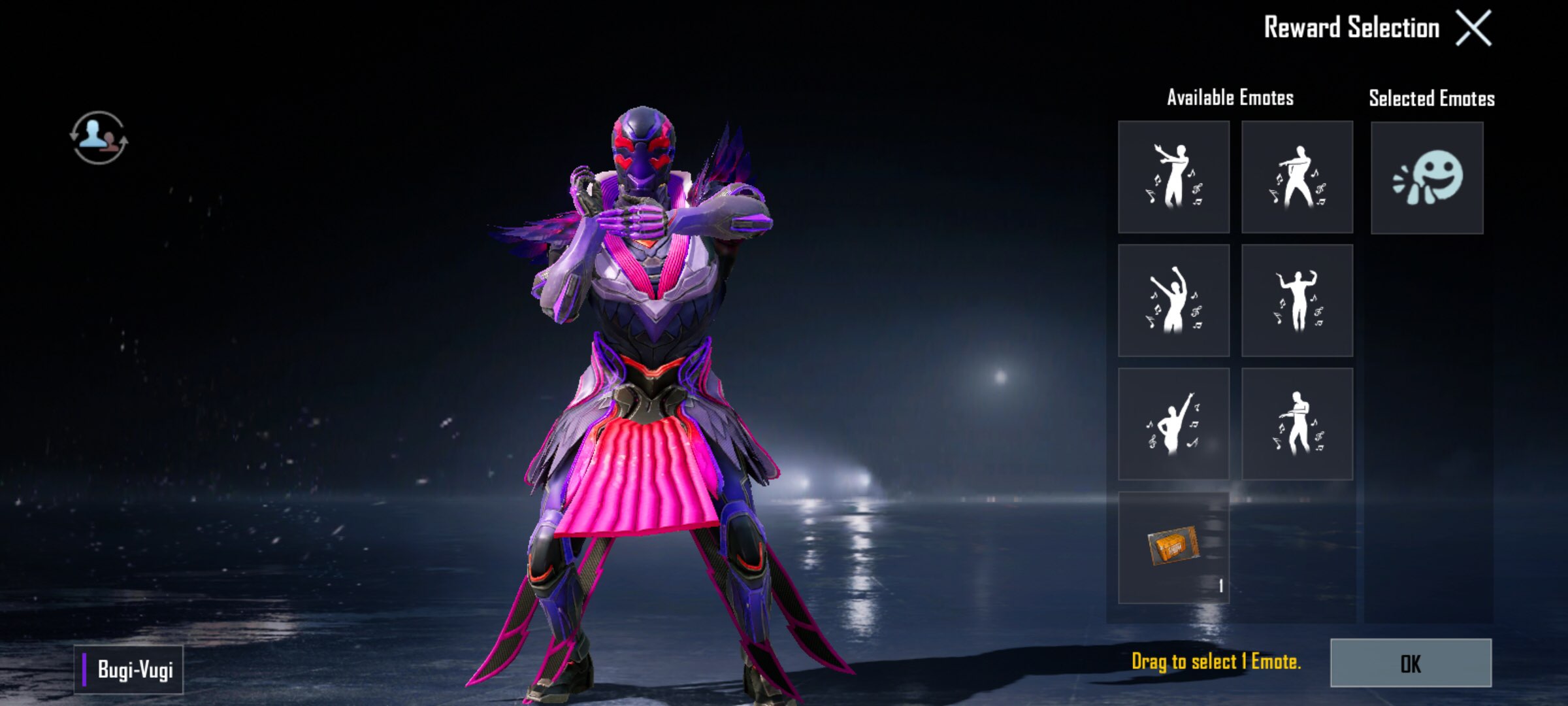The width and height of the screenshot is (1568, 706).
Task: Pick the dance emote with both arms raised overhead
Action: coord(1173,301)
